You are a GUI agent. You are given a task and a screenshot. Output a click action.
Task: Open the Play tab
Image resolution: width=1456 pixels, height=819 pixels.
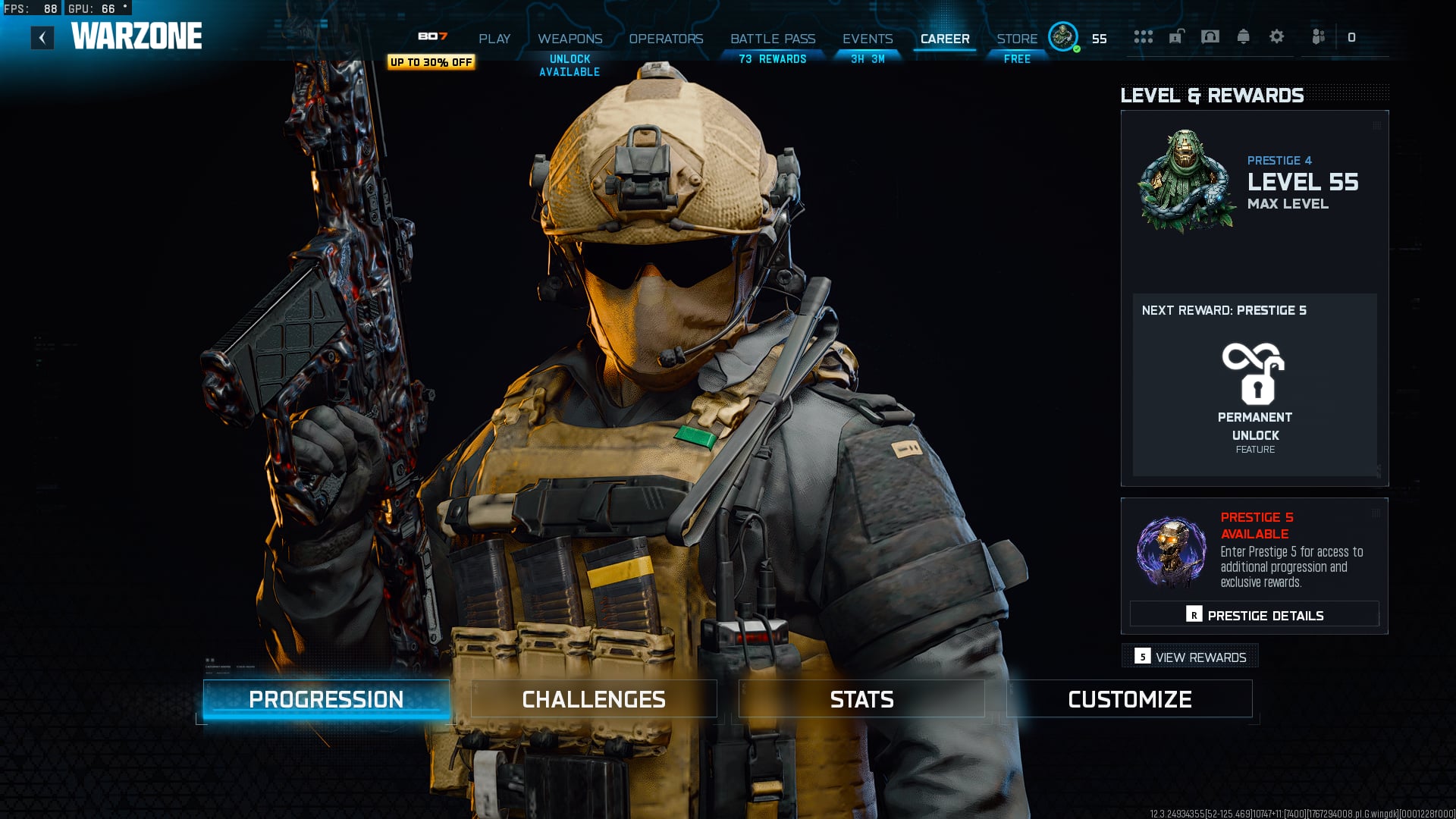[494, 39]
